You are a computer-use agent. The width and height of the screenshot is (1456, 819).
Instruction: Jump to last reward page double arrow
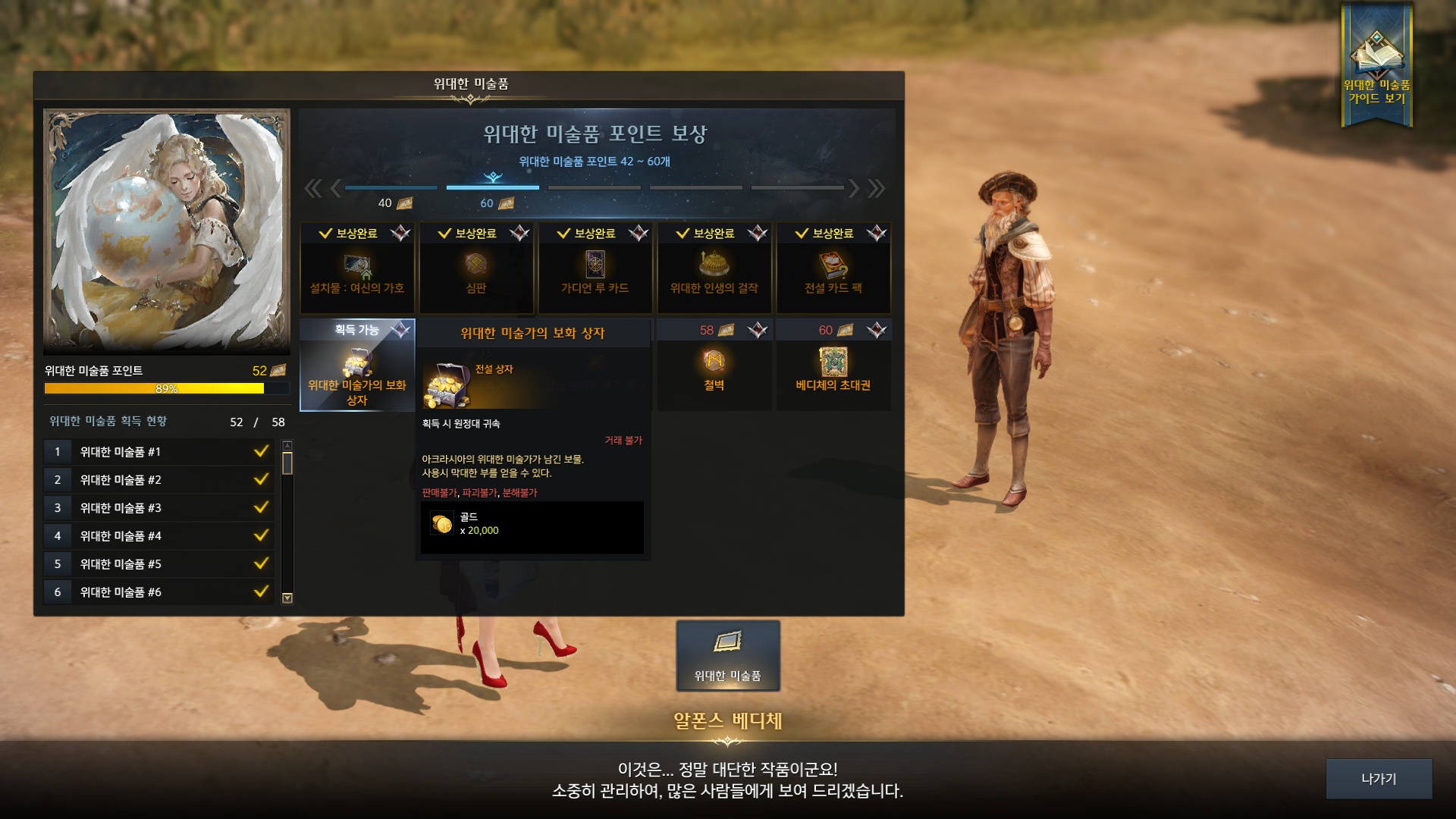(877, 188)
